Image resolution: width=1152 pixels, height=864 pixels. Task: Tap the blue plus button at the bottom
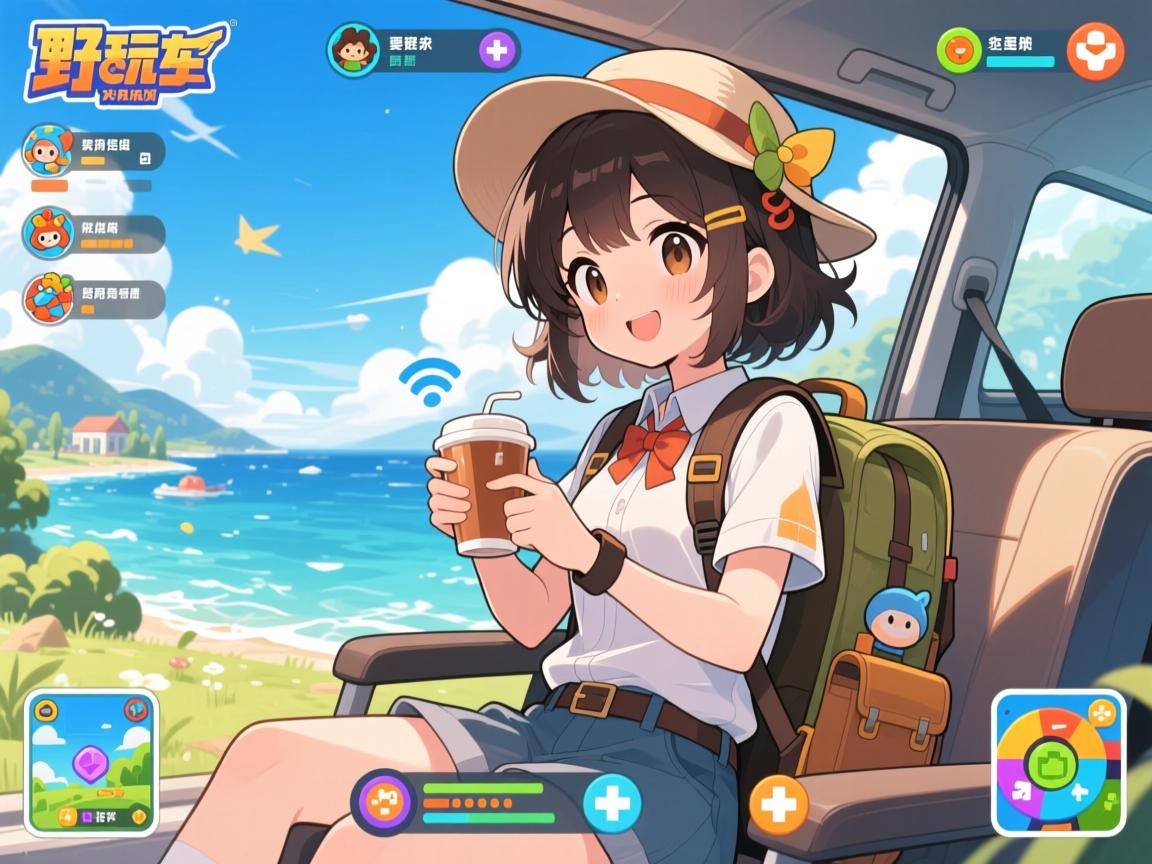611,803
